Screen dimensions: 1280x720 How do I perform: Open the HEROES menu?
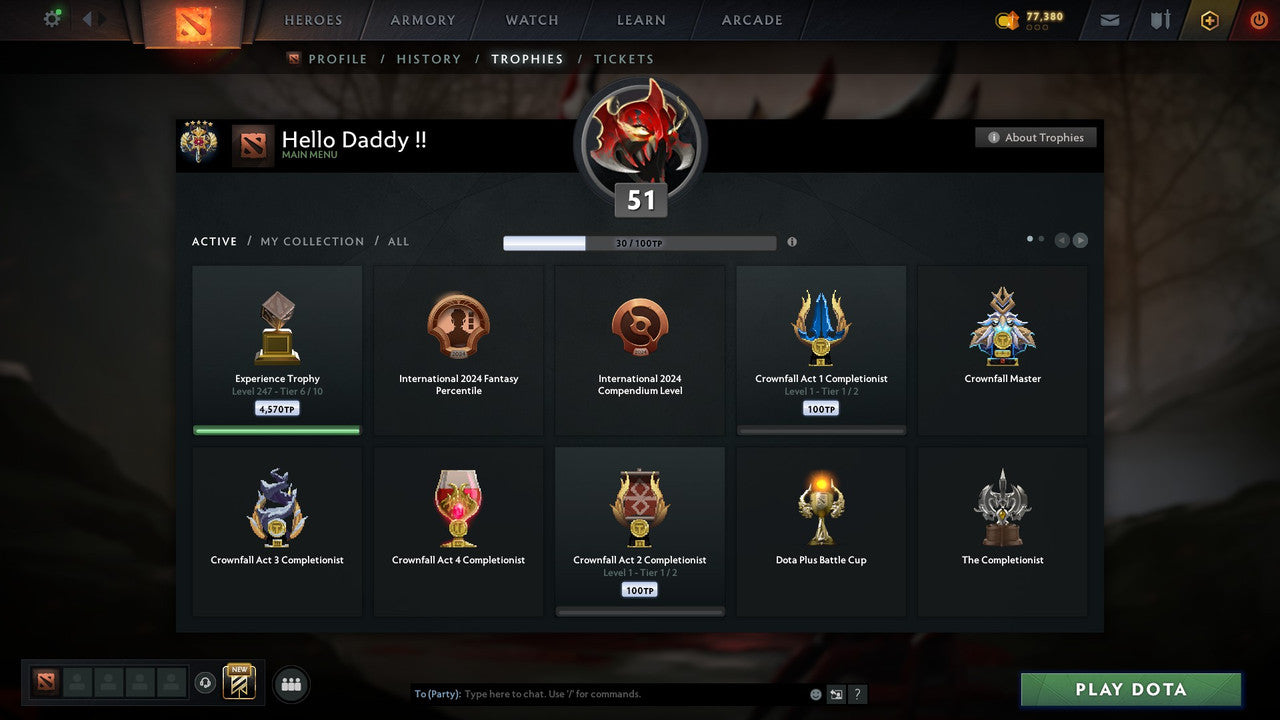(313, 20)
